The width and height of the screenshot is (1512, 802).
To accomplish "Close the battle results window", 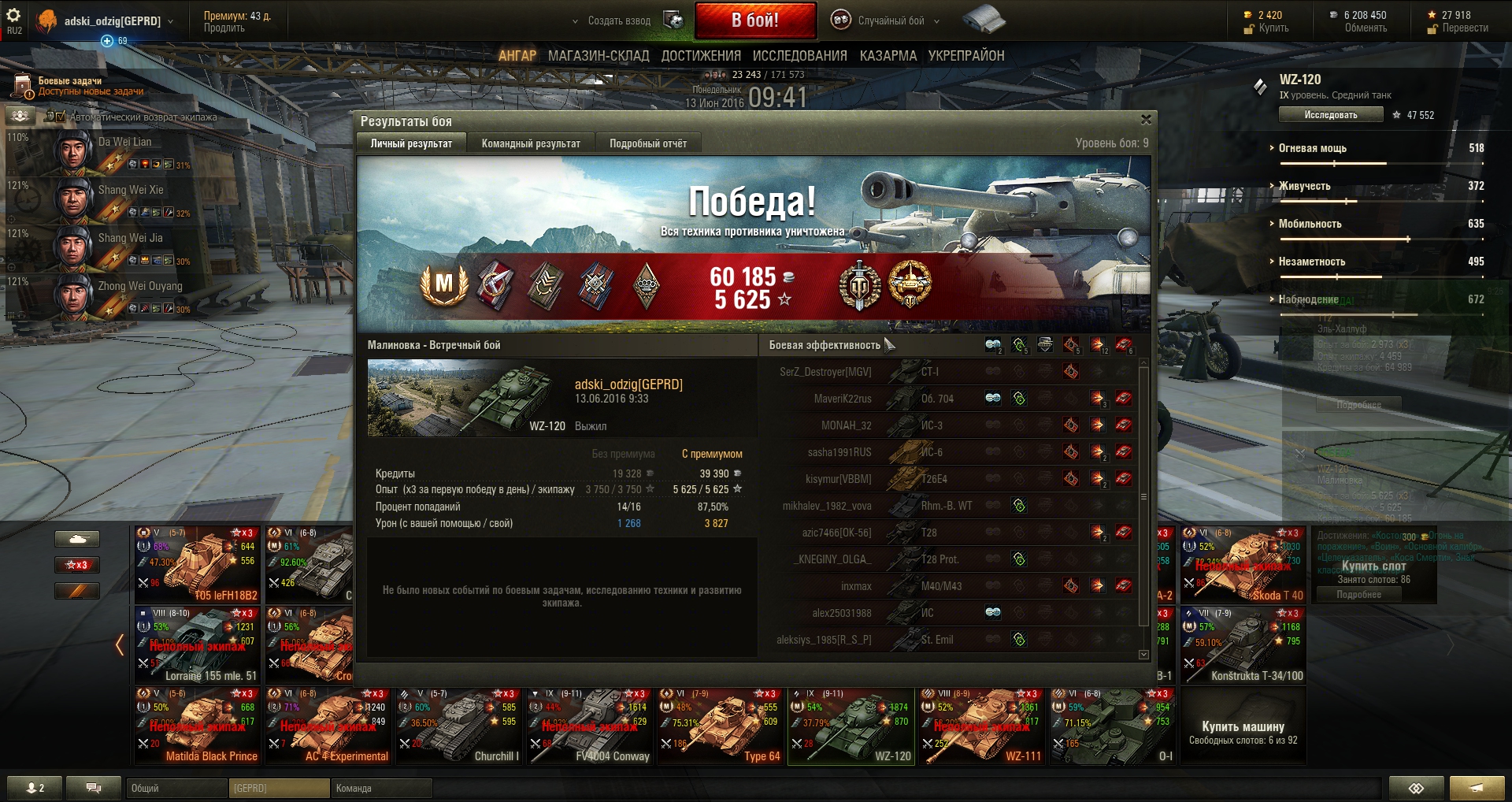I will click(1146, 120).
